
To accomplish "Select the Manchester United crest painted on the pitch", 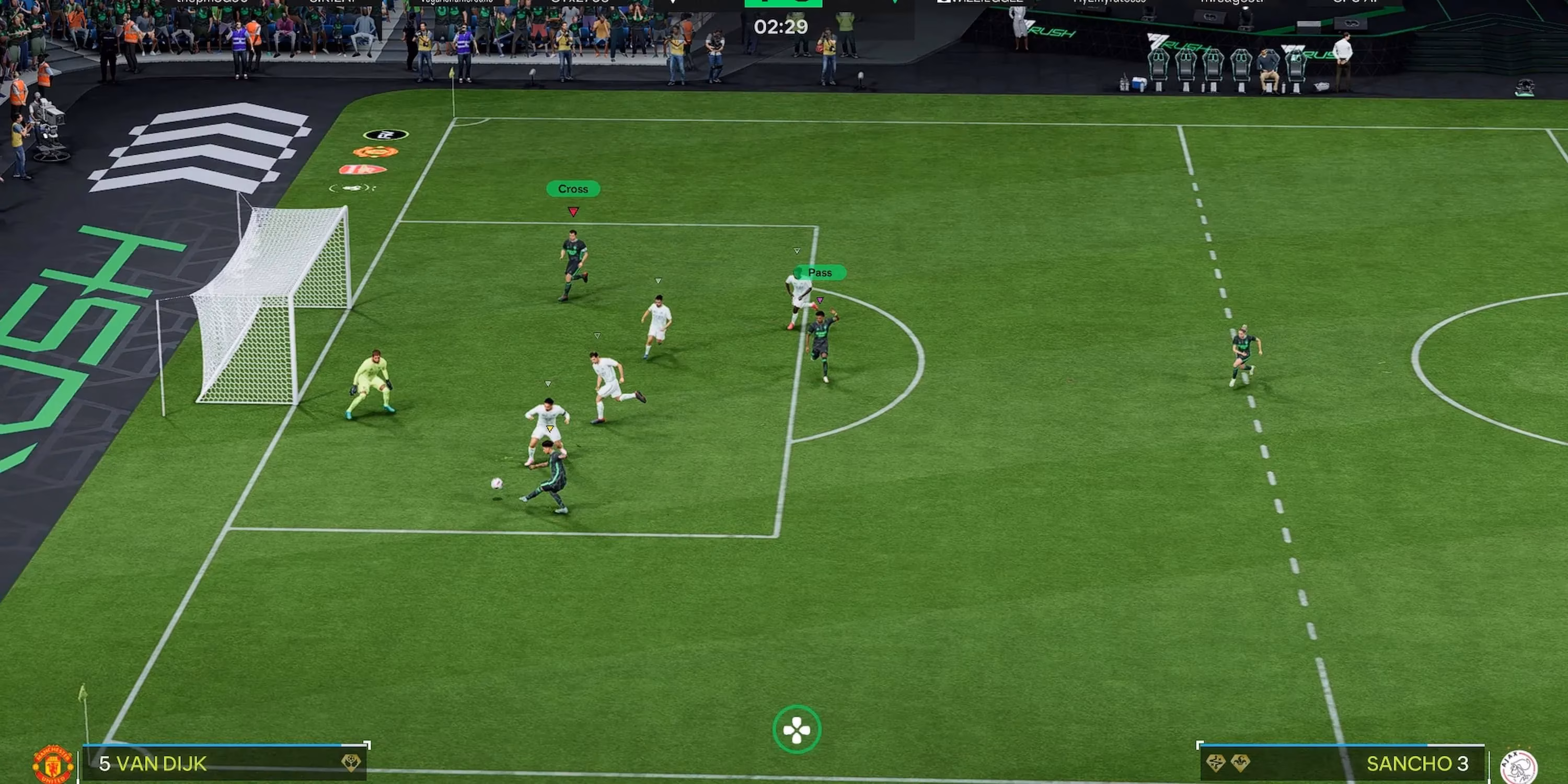I will (x=374, y=153).
